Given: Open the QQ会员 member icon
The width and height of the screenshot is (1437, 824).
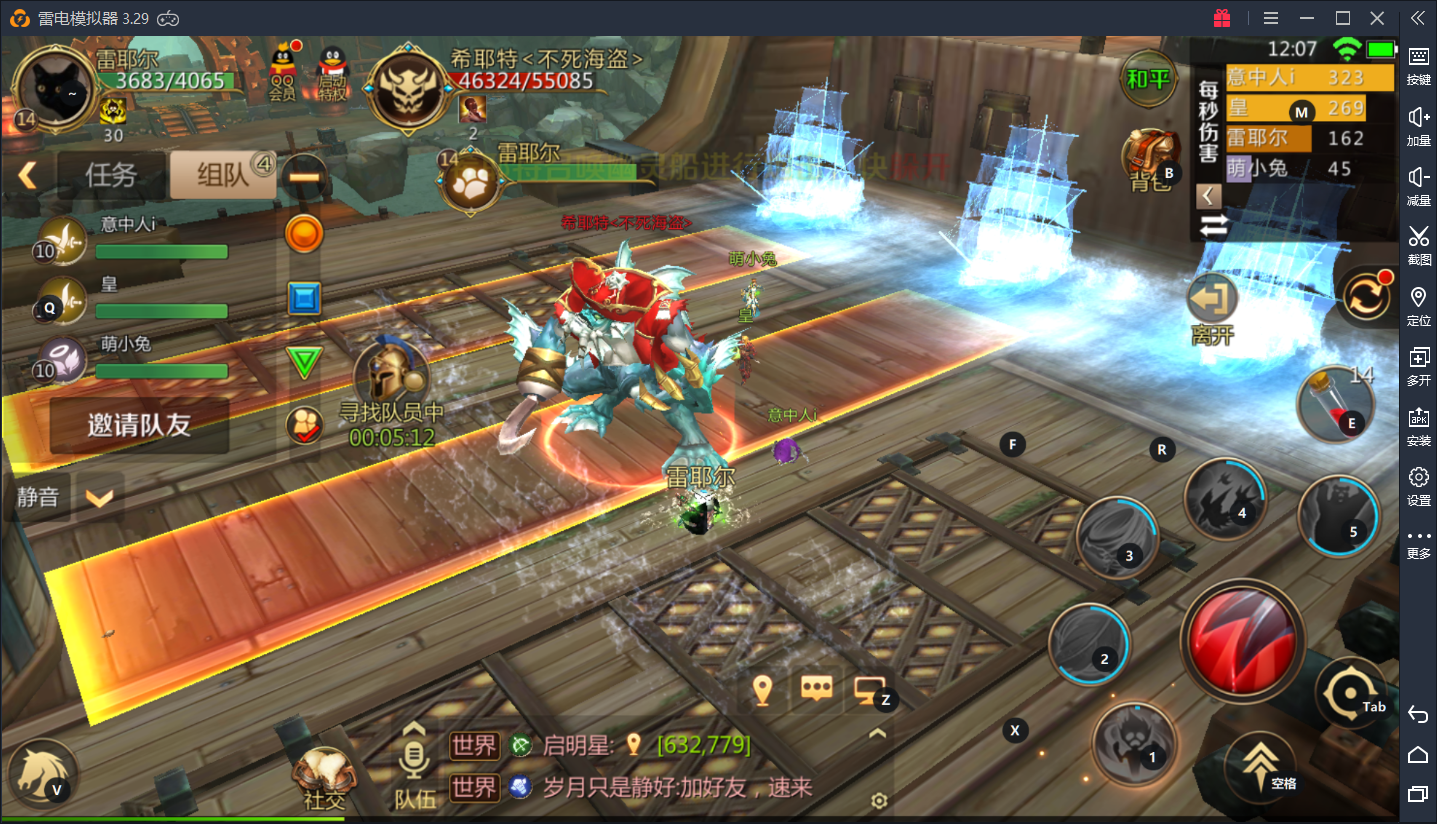Looking at the screenshot, I should pyautogui.click(x=283, y=72).
